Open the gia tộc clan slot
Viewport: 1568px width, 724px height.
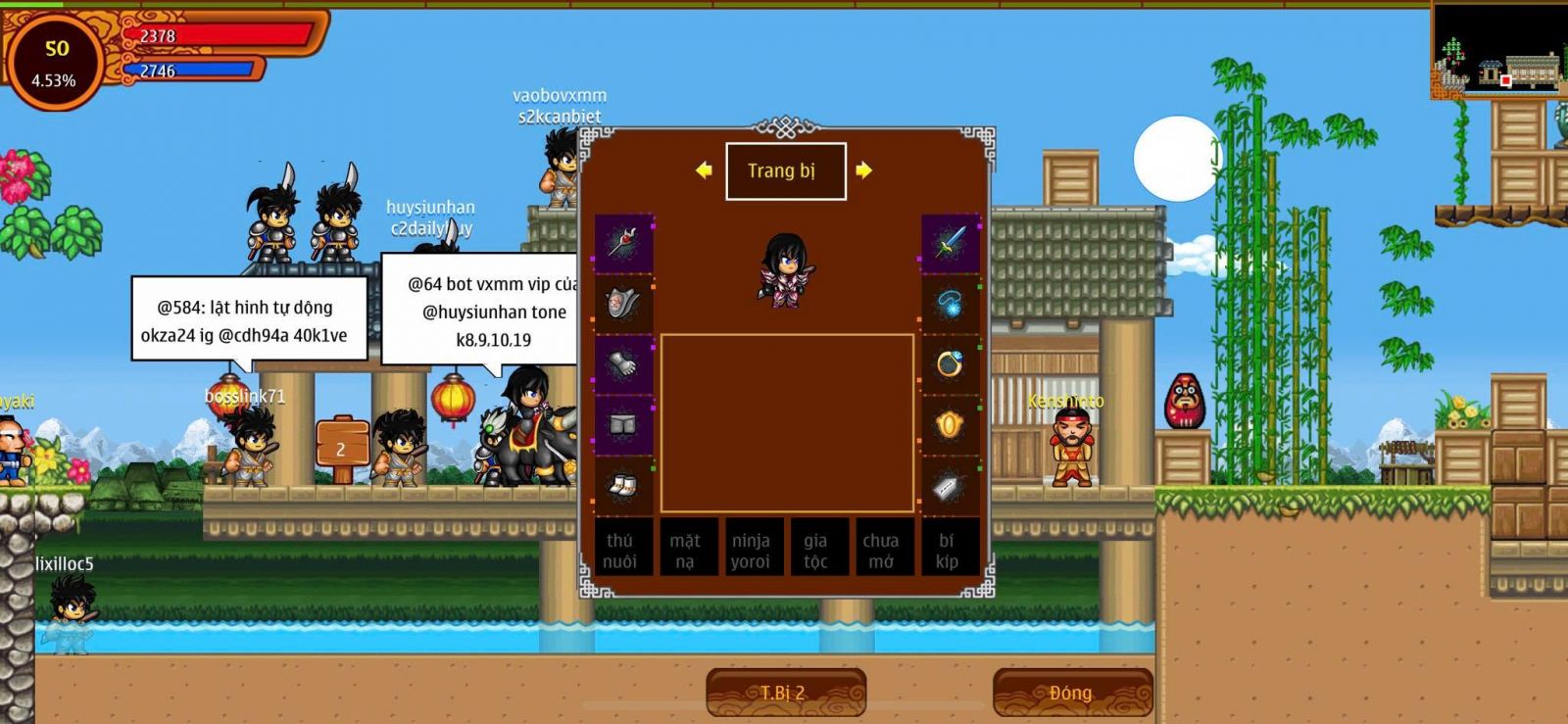click(815, 550)
